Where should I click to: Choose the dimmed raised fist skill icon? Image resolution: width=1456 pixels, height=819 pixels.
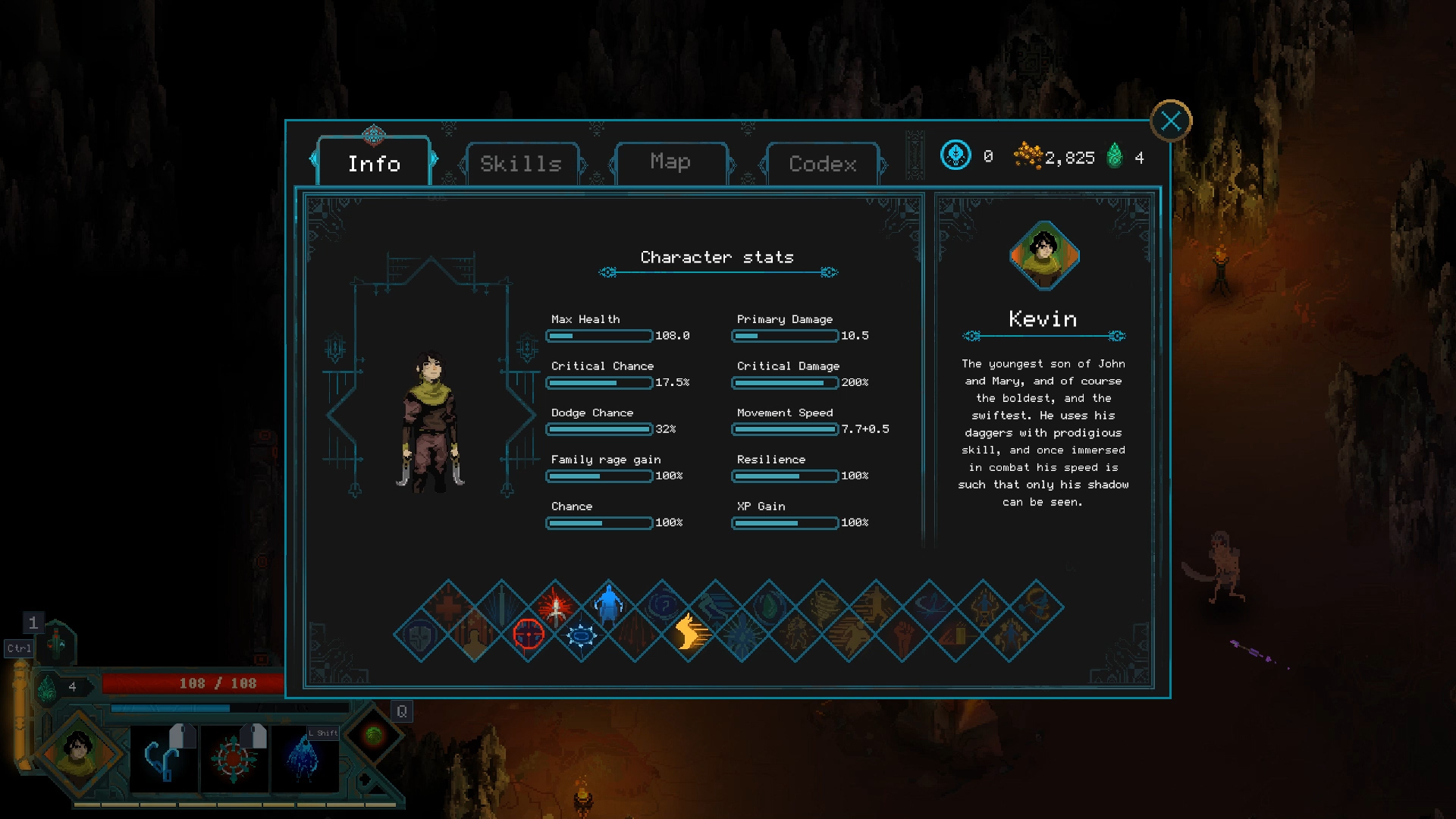902,635
